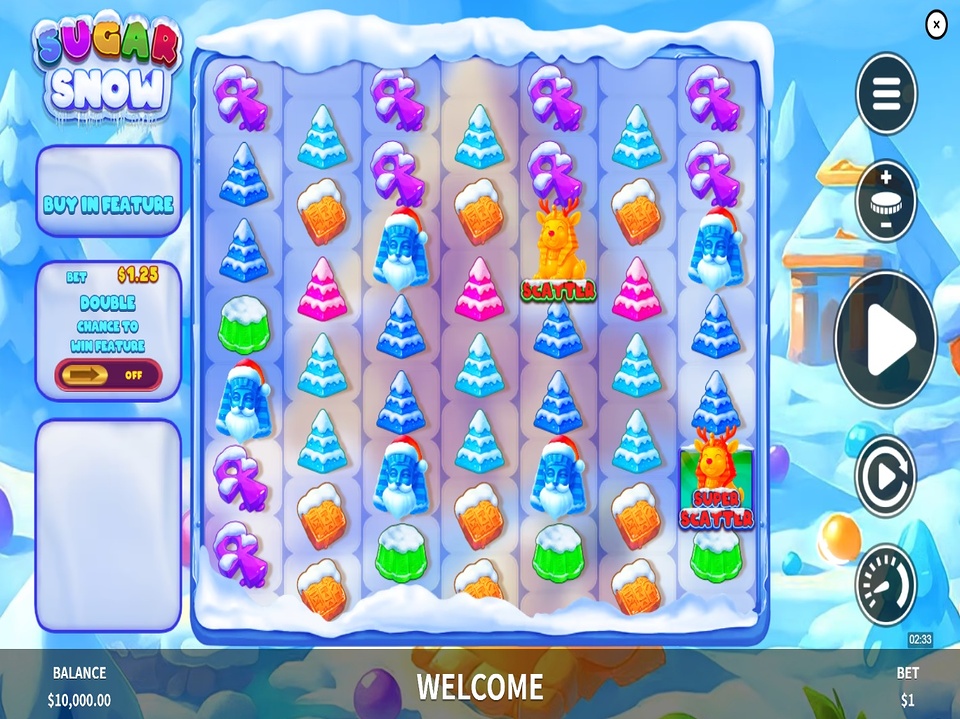Open the Buy In Feature panel
This screenshot has height=719, width=960.
click(109, 205)
